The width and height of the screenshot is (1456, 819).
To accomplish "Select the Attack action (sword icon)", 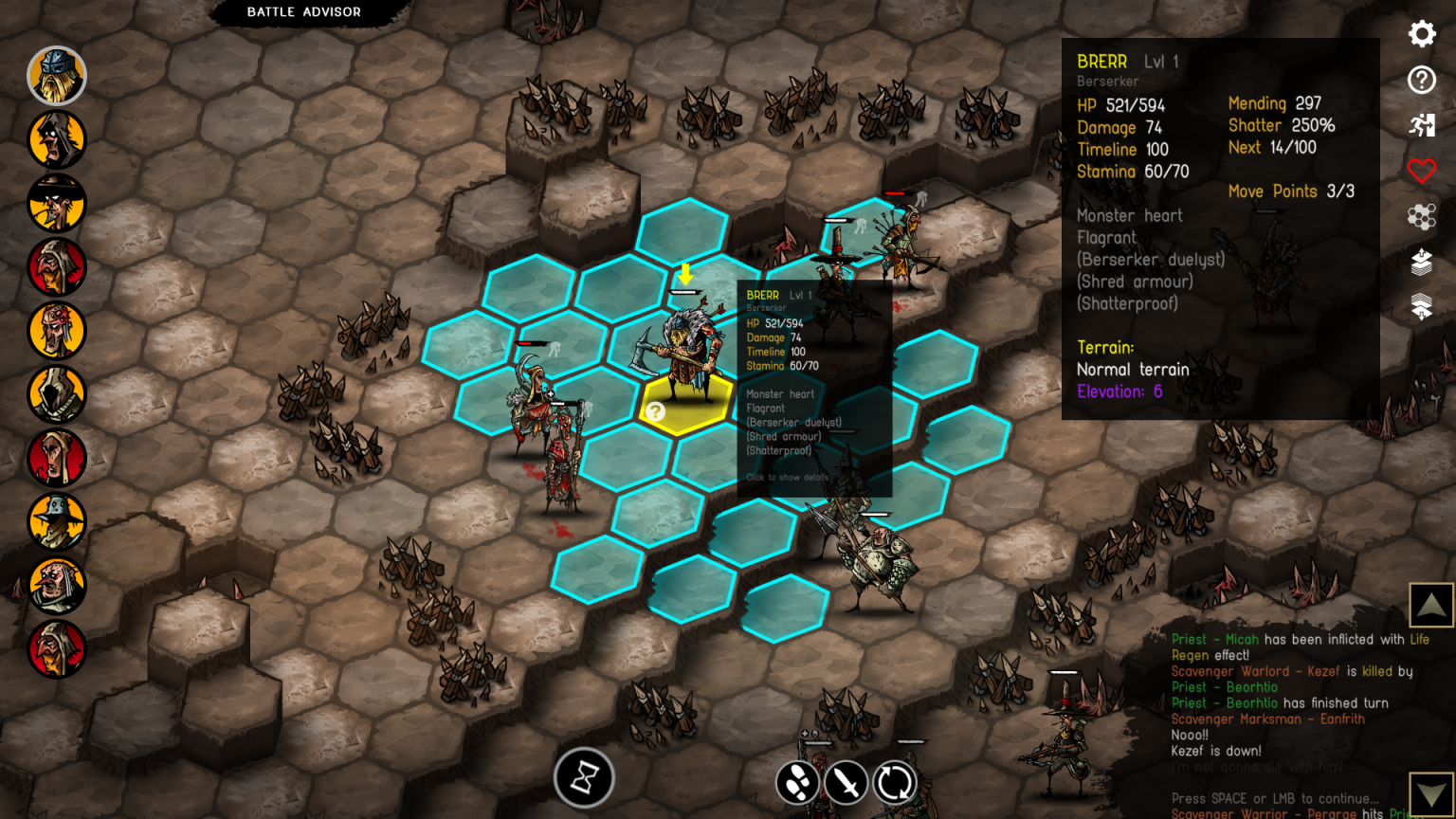I will [x=845, y=783].
